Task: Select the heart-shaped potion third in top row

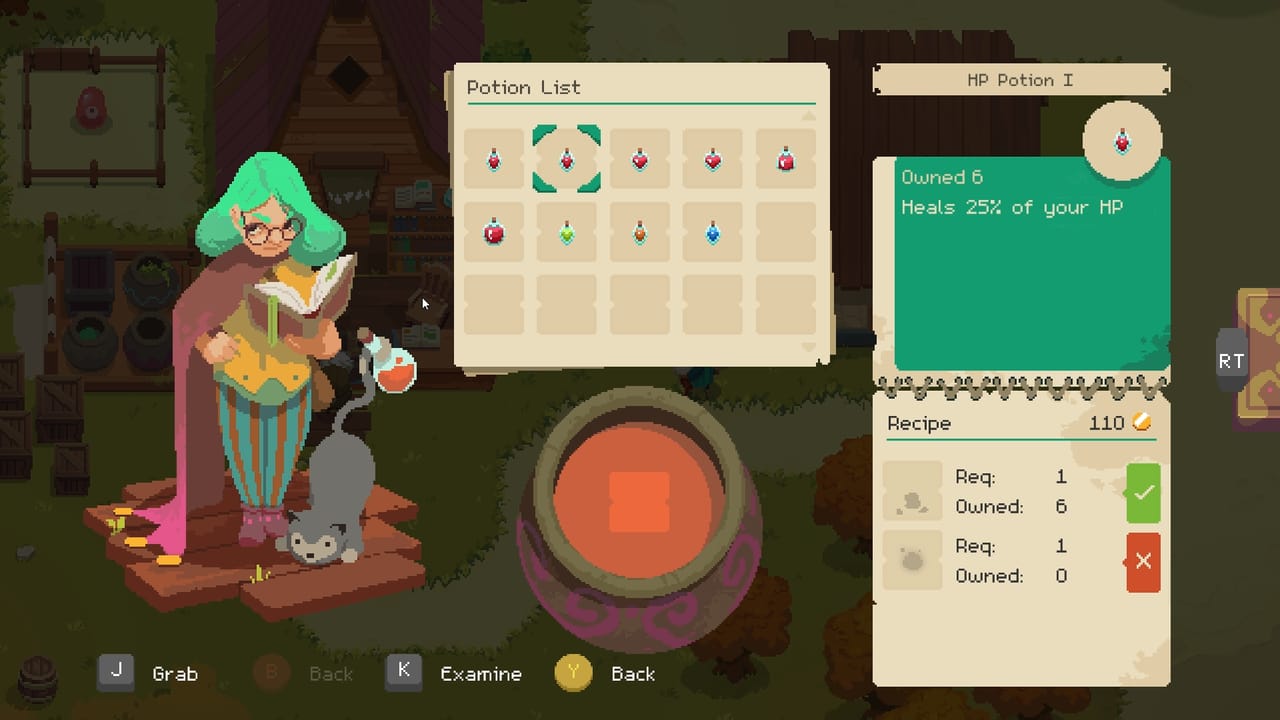Action: click(x=639, y=158)
